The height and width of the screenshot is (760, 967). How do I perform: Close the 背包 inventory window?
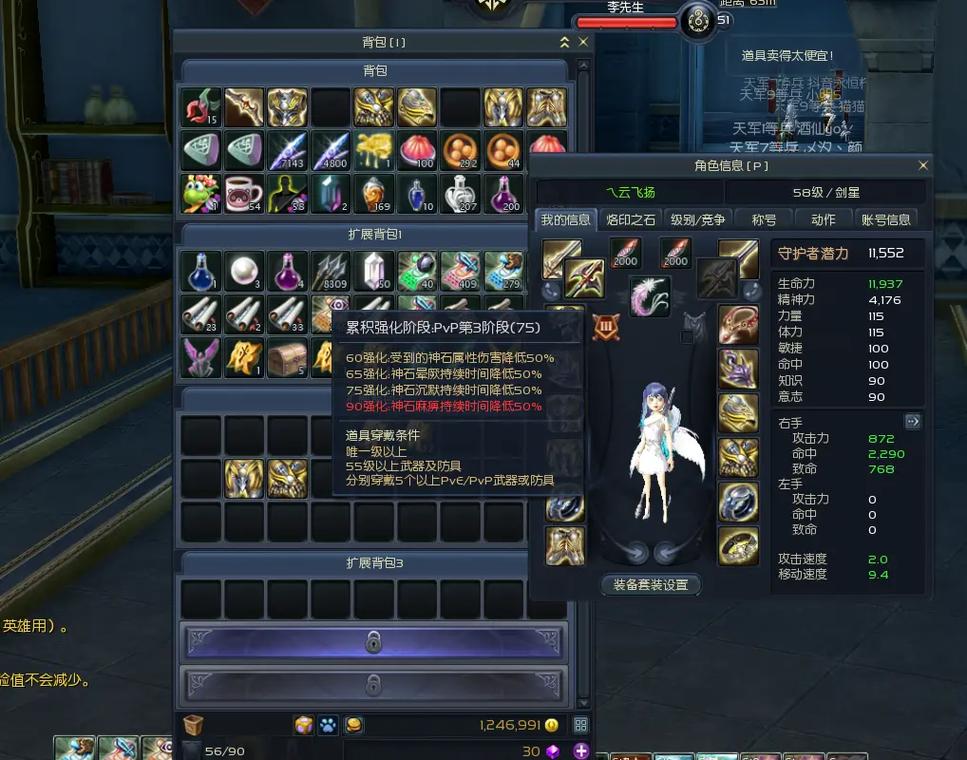pos(583,42)
